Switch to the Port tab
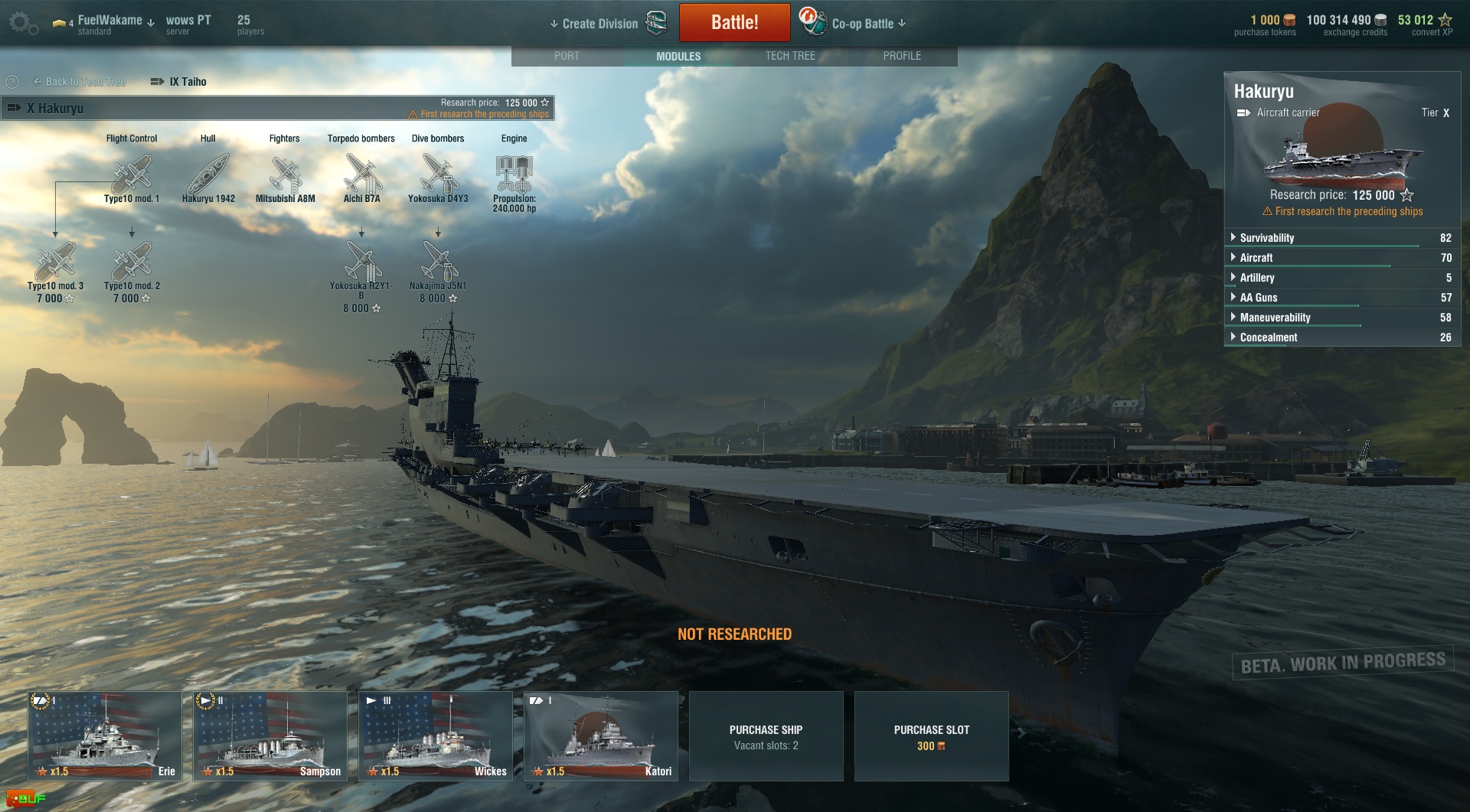Viewport: 1470px width, 812px height. 567,56
